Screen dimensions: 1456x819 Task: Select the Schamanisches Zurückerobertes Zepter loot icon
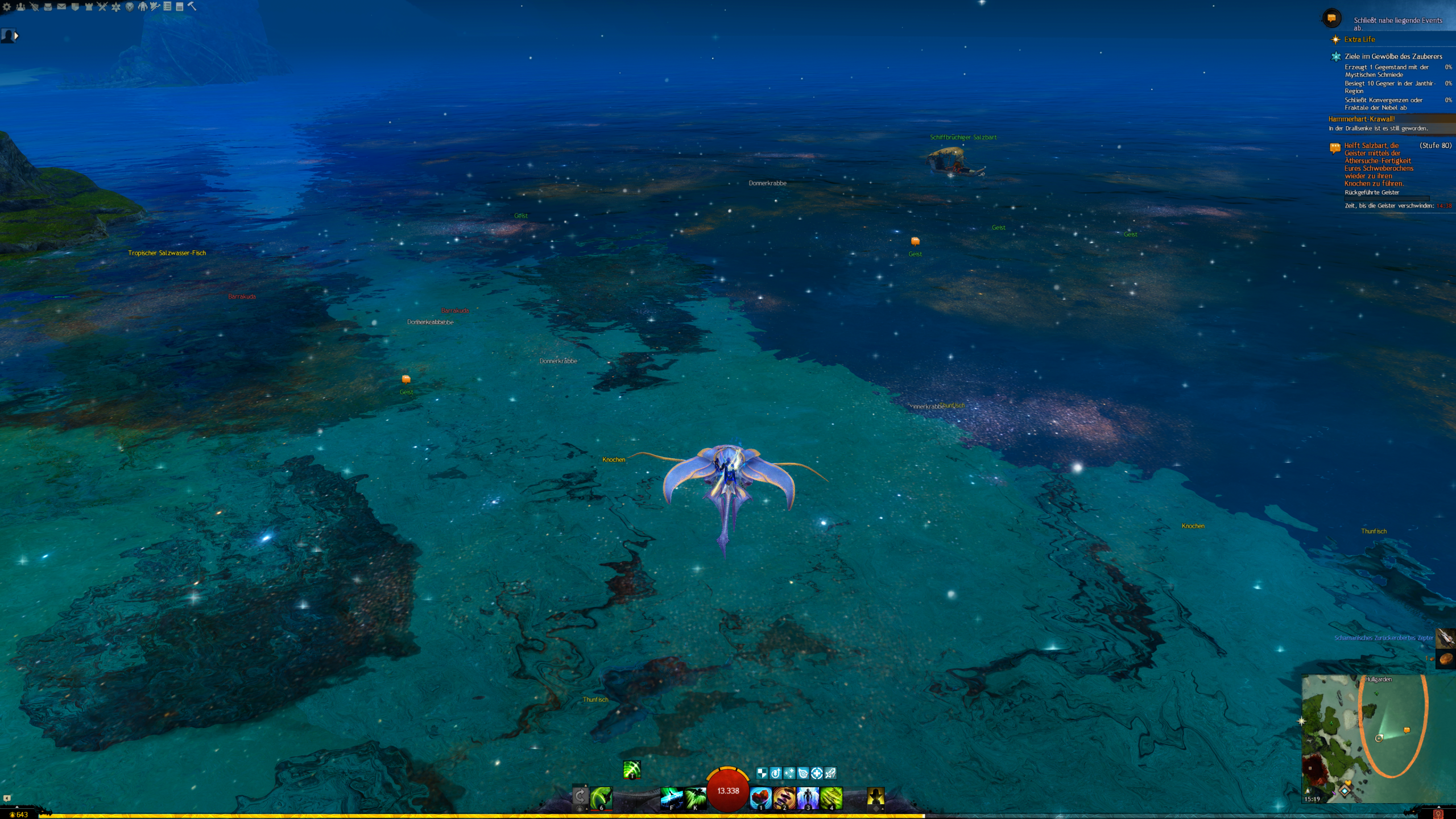pos(1445,638)
